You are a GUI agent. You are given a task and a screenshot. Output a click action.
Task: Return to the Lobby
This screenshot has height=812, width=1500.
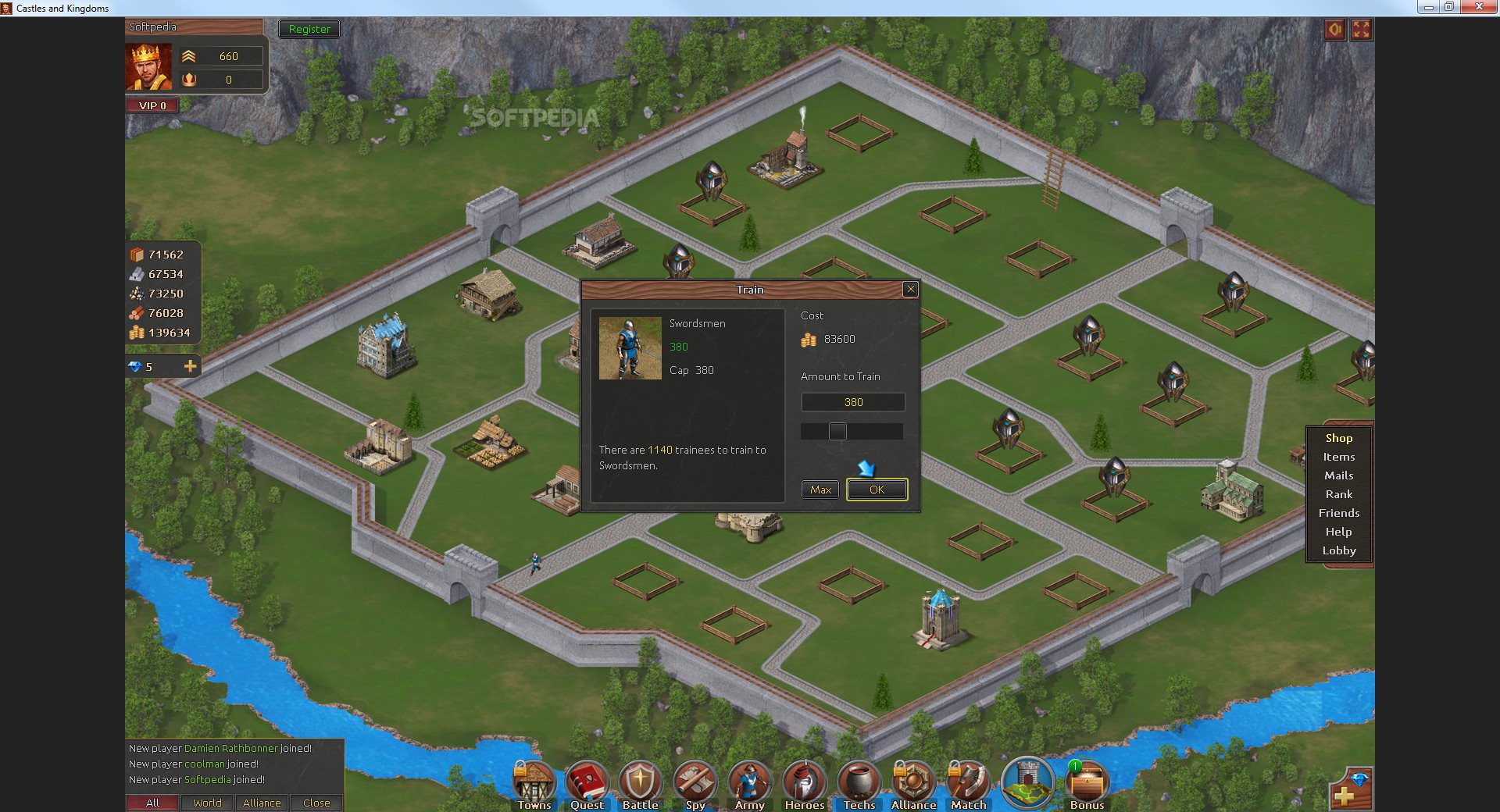[1338, 550]
